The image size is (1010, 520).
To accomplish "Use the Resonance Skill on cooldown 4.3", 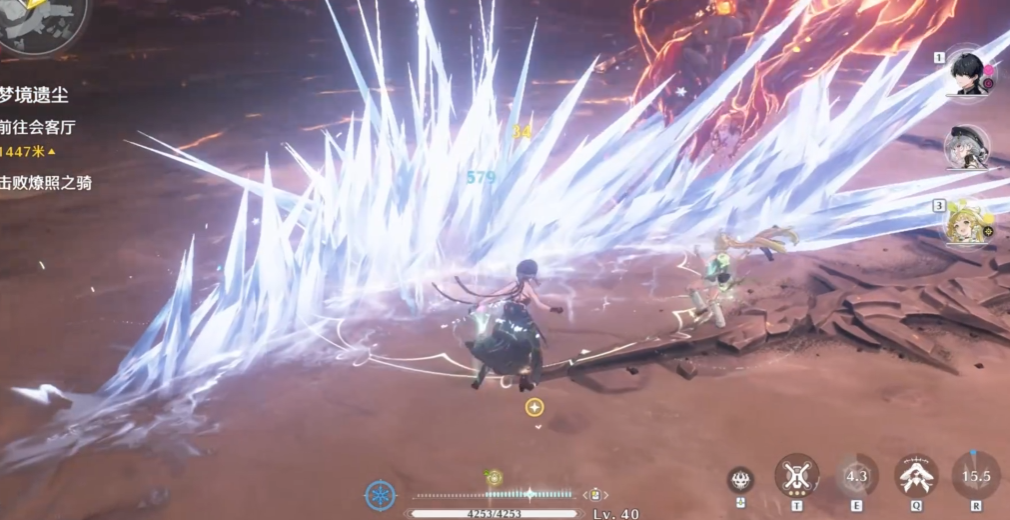I will 856,475.
